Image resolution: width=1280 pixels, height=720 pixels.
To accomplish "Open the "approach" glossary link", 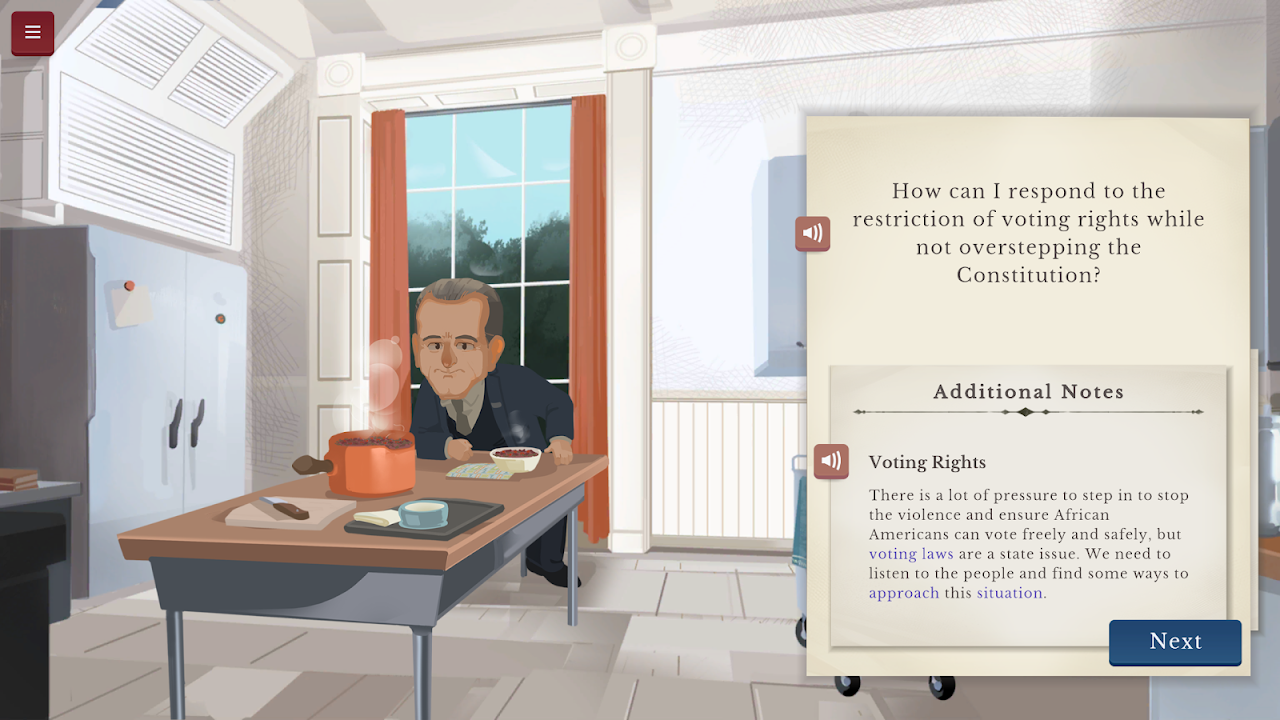I will coord(904,593).
